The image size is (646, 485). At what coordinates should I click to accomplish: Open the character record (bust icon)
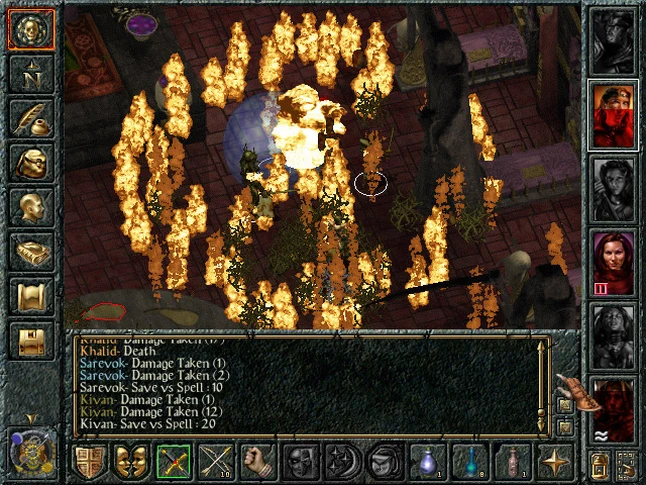pos(30,207)
